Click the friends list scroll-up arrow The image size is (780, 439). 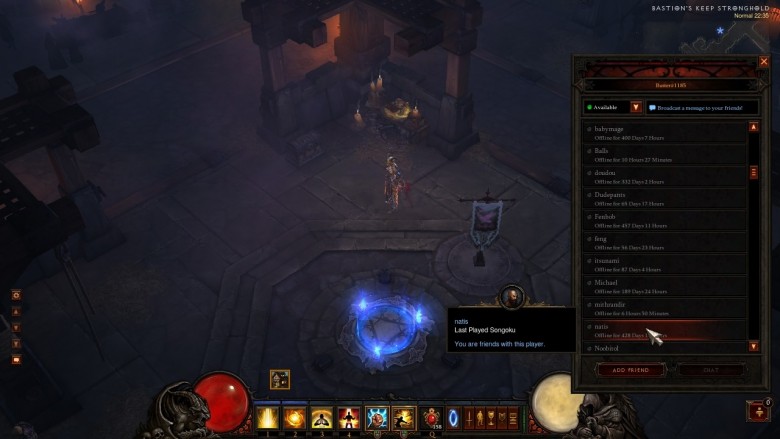coord(753,127)
